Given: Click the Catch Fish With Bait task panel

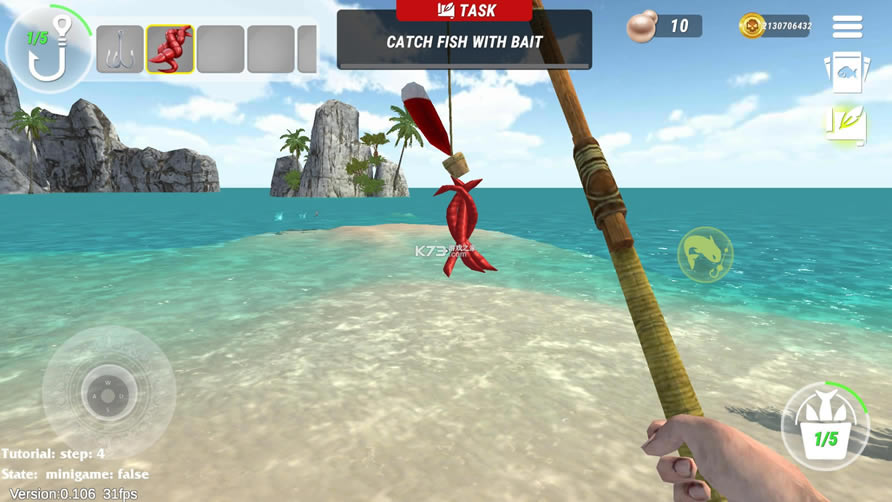Looking at the screenshot, I should click(x=464, y=40).
